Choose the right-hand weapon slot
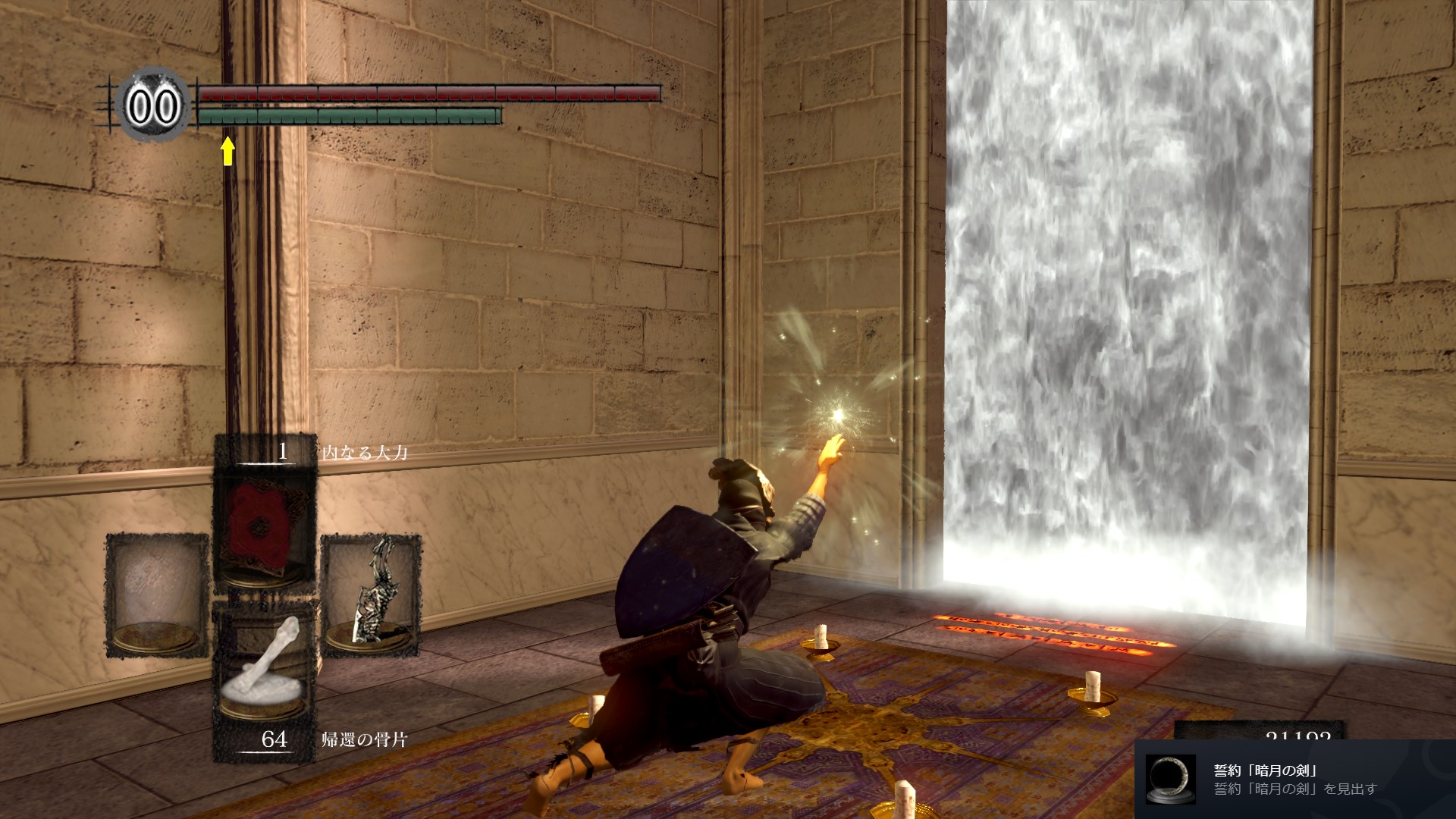 pos(370,593)
